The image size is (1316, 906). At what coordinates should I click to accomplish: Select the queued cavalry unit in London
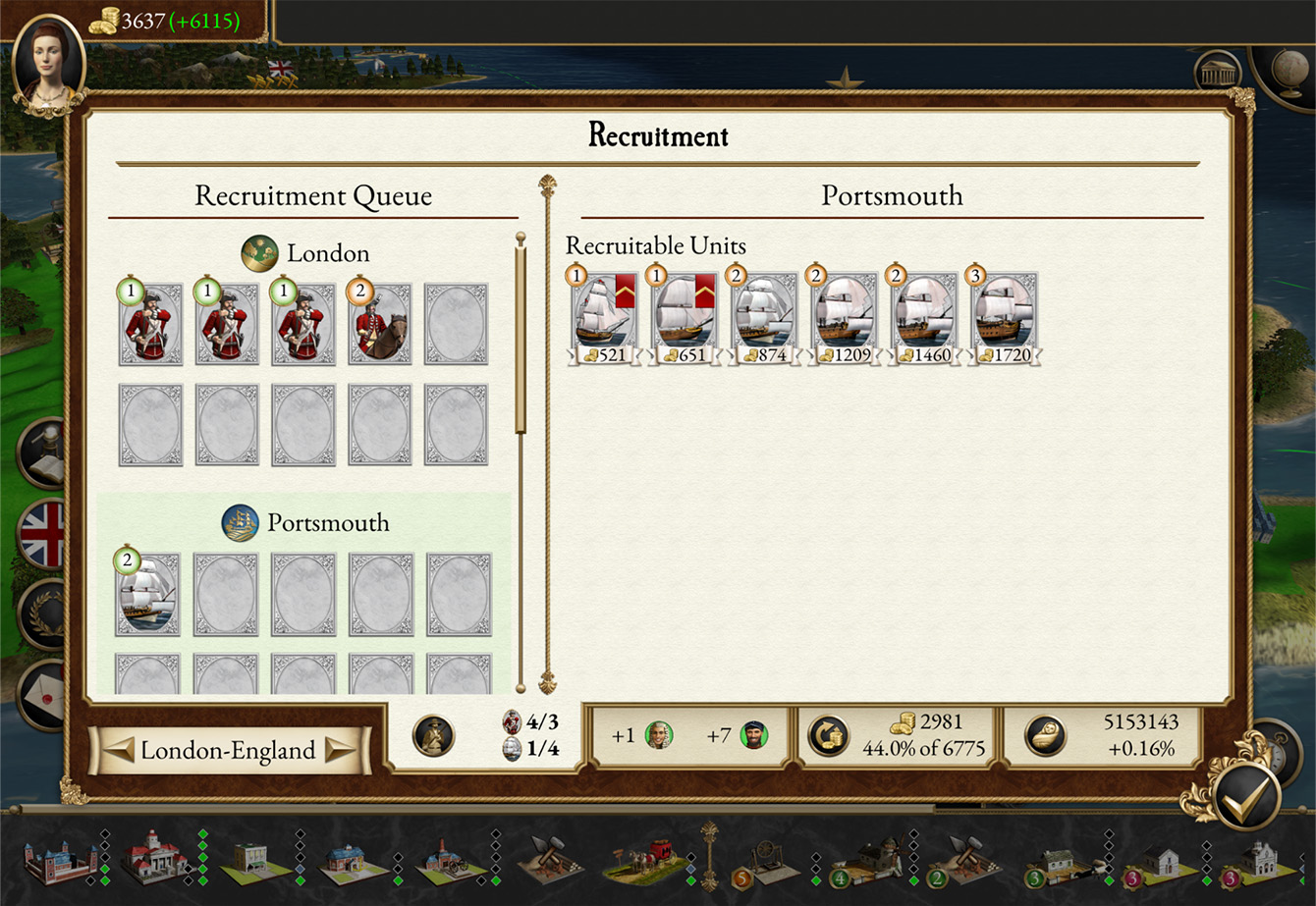click(x=380, y=325)
